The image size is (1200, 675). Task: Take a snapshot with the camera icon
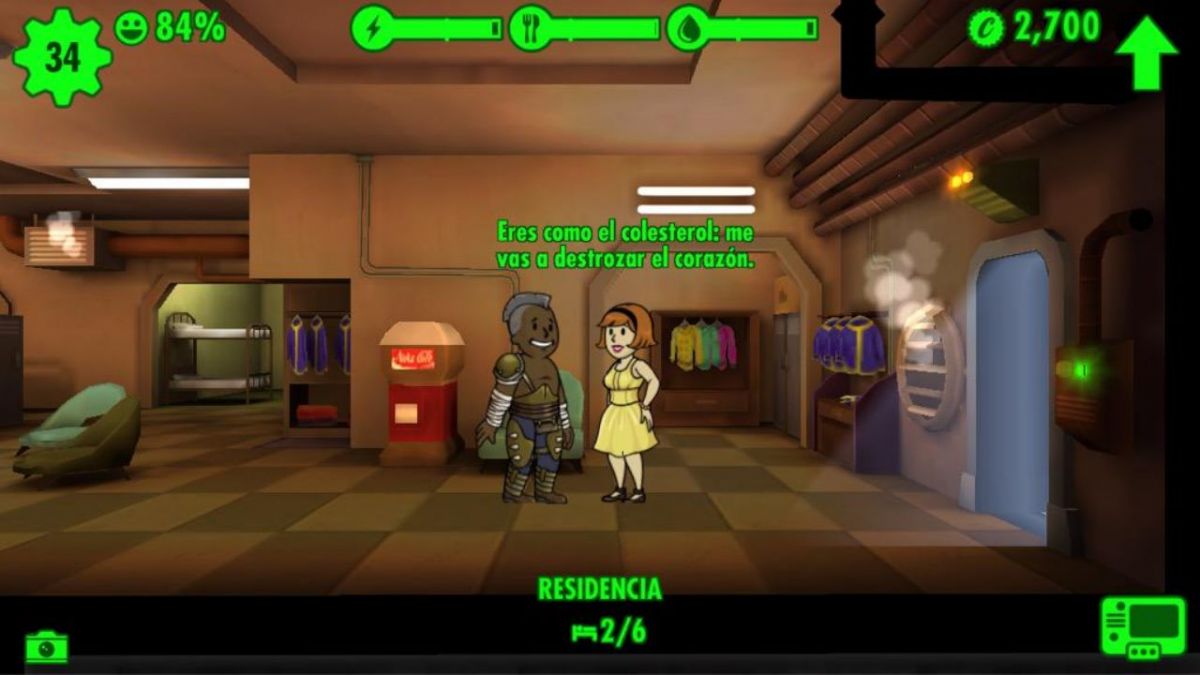pos(47,647)
